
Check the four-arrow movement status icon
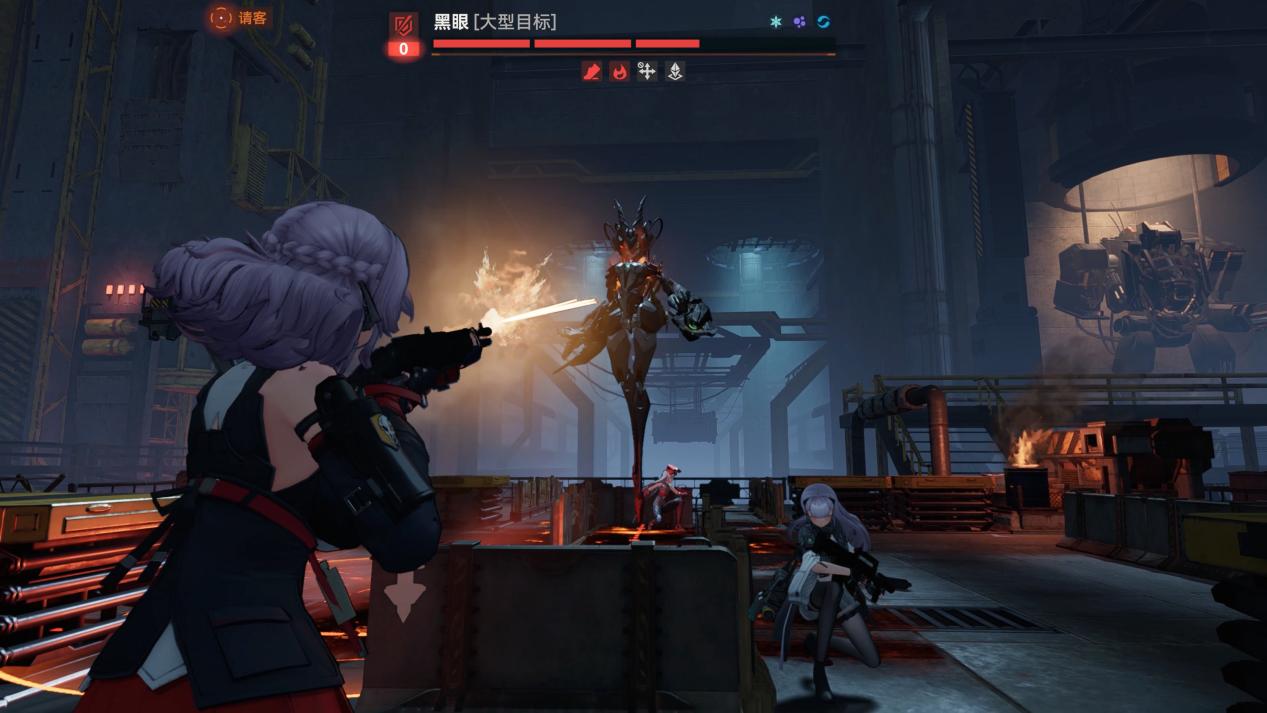pyautogui.click(x=647, y=71)
